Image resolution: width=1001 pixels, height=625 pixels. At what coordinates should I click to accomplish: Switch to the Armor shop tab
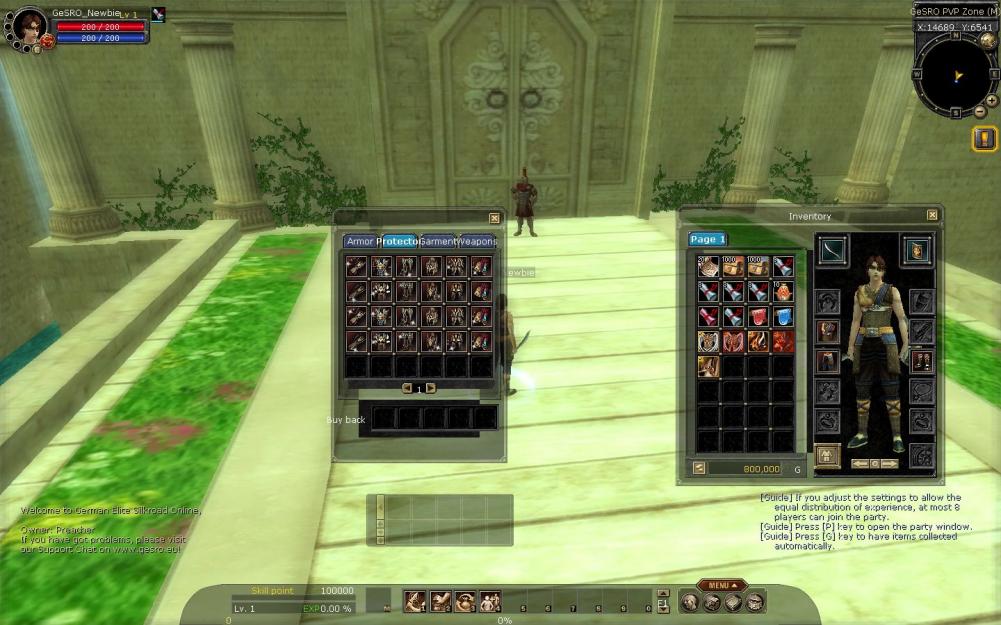[x=359, y=242]
